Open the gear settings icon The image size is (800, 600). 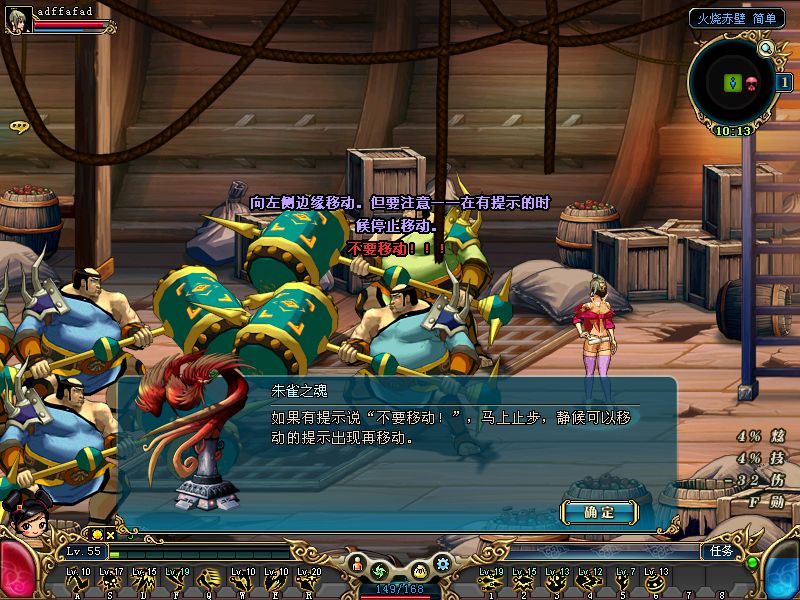coord(443,563)
